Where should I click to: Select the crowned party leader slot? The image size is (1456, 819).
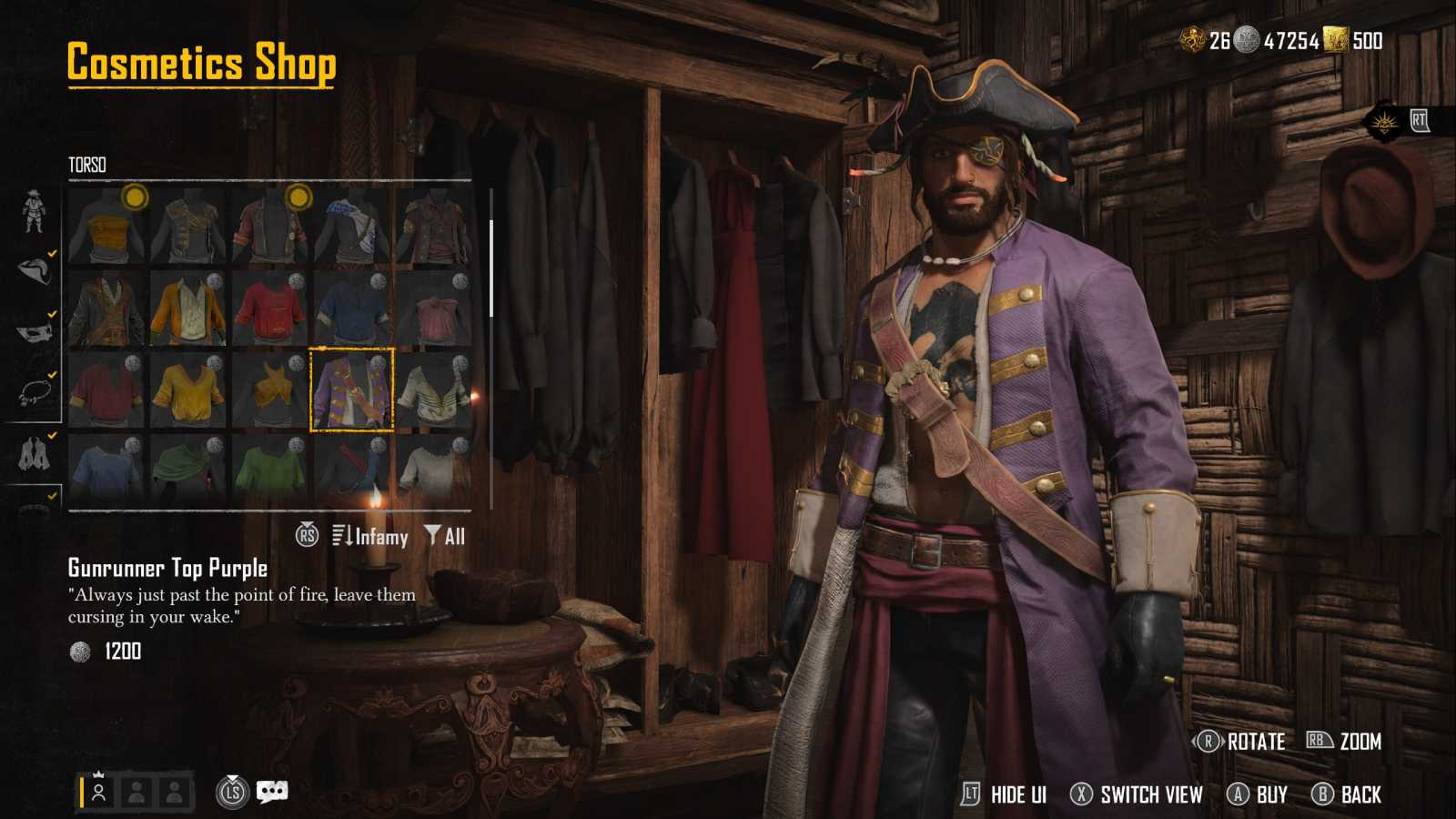[98, 792]
